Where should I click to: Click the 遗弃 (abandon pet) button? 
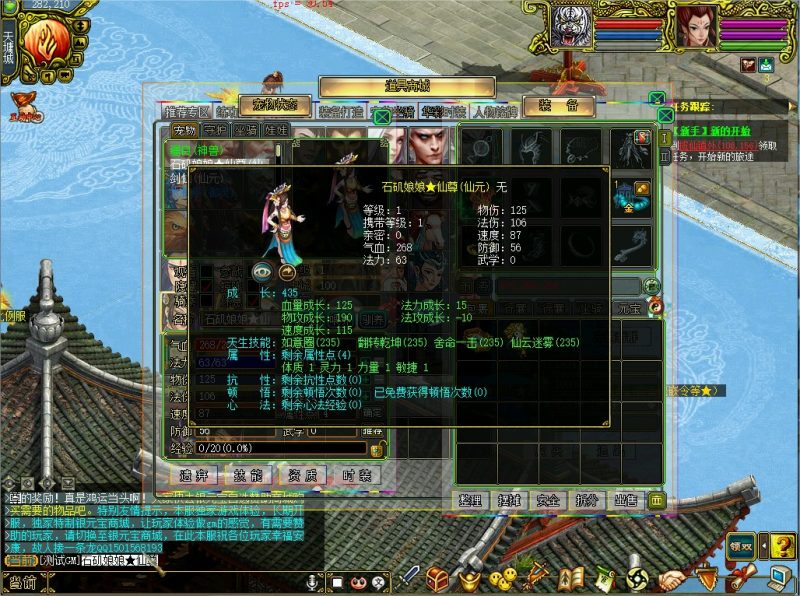[194, 475]
